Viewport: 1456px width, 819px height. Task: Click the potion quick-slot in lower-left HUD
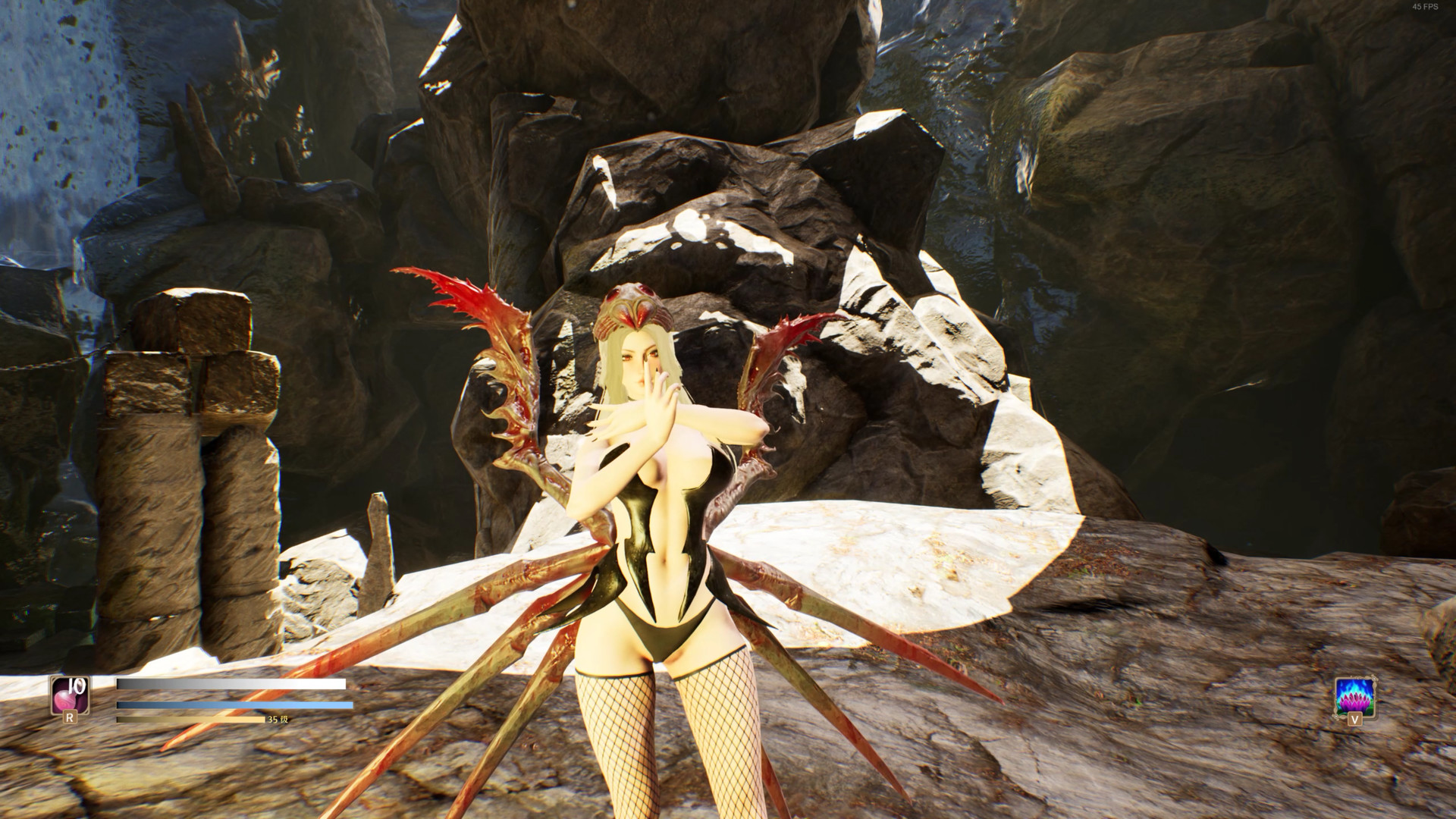[70, 695]
